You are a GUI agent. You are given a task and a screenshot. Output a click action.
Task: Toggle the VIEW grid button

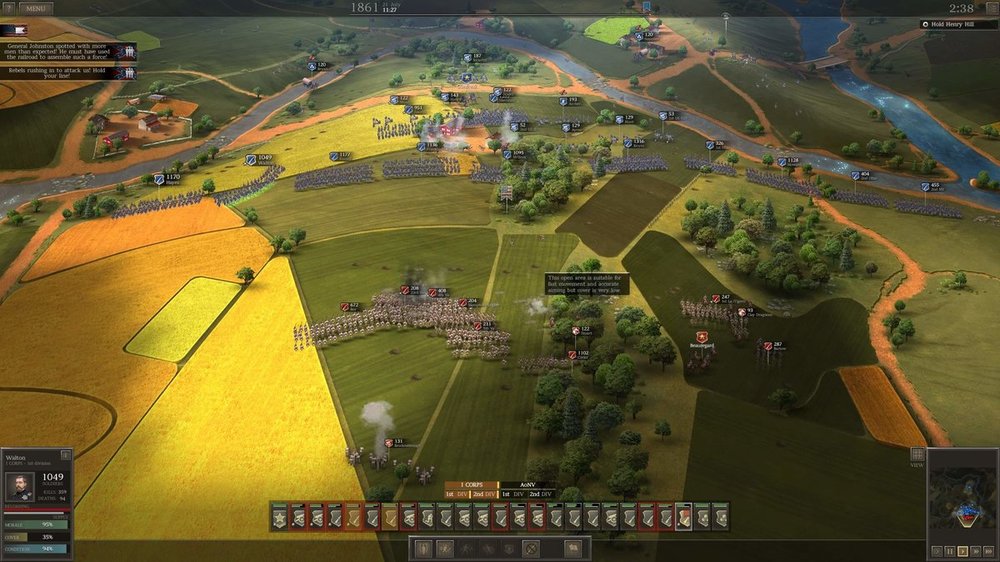(x=917, y=456)
